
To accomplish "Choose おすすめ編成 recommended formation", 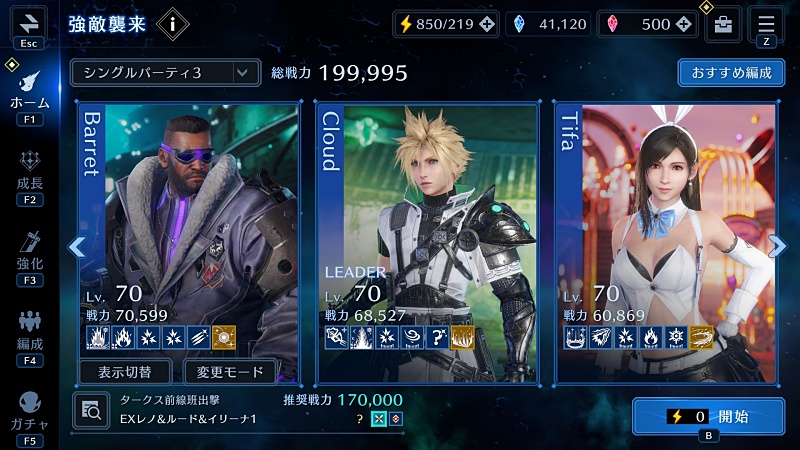I will 731,73.
